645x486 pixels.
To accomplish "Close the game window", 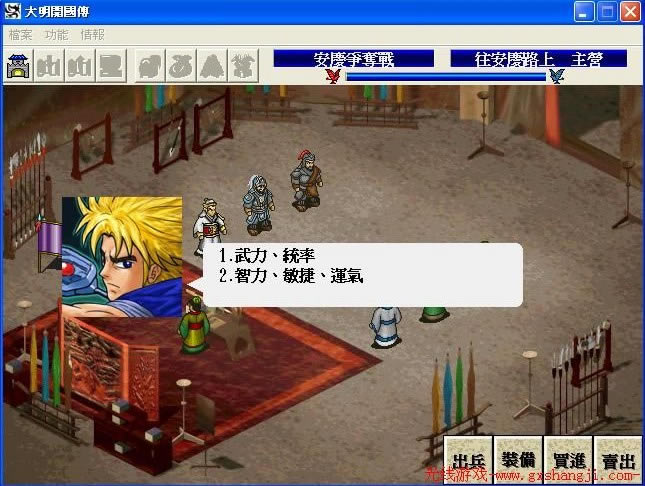I will [630, 12].
